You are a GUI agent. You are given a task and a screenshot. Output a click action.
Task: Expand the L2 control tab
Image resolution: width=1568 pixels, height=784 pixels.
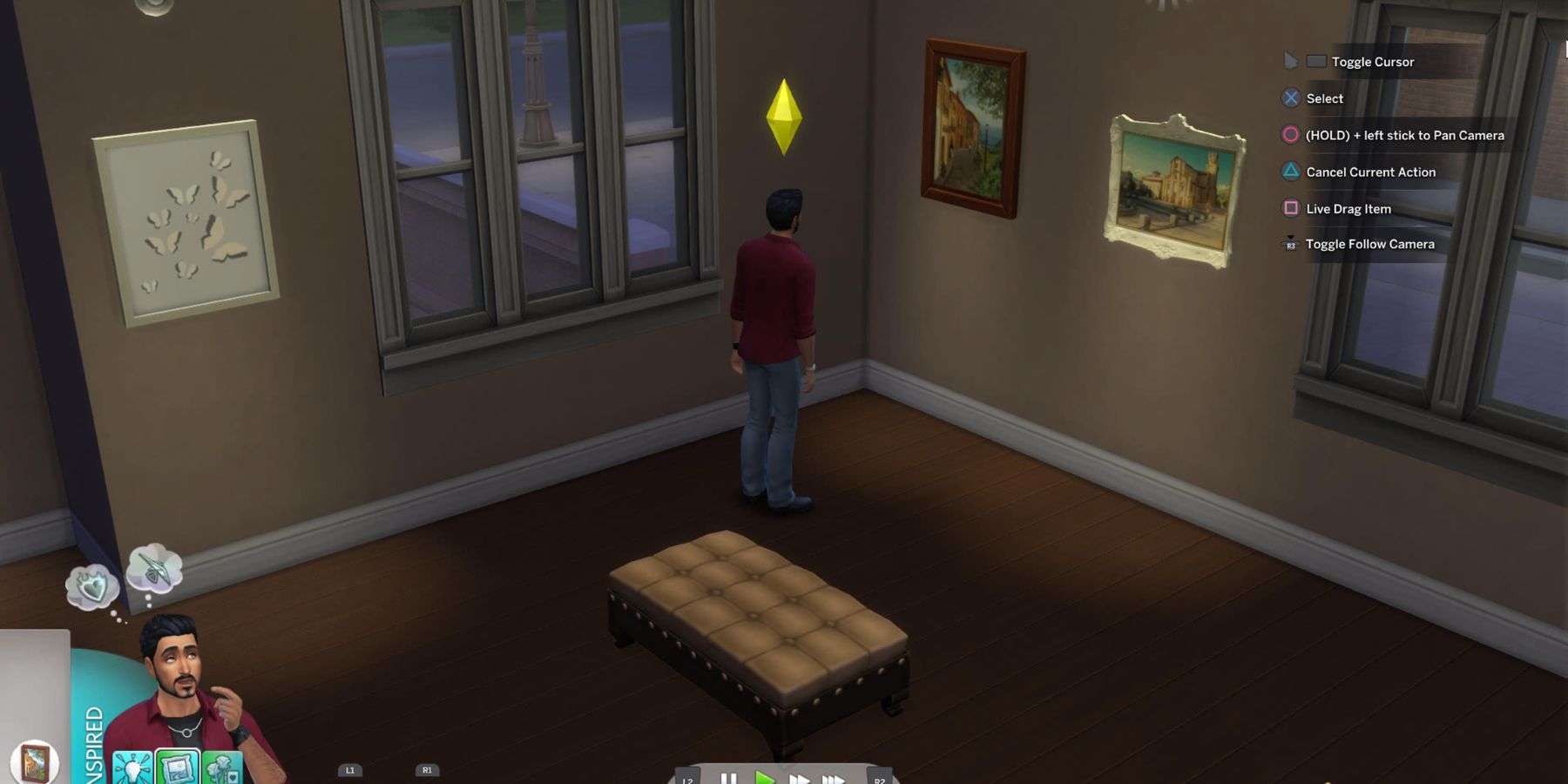coord(688,781)
